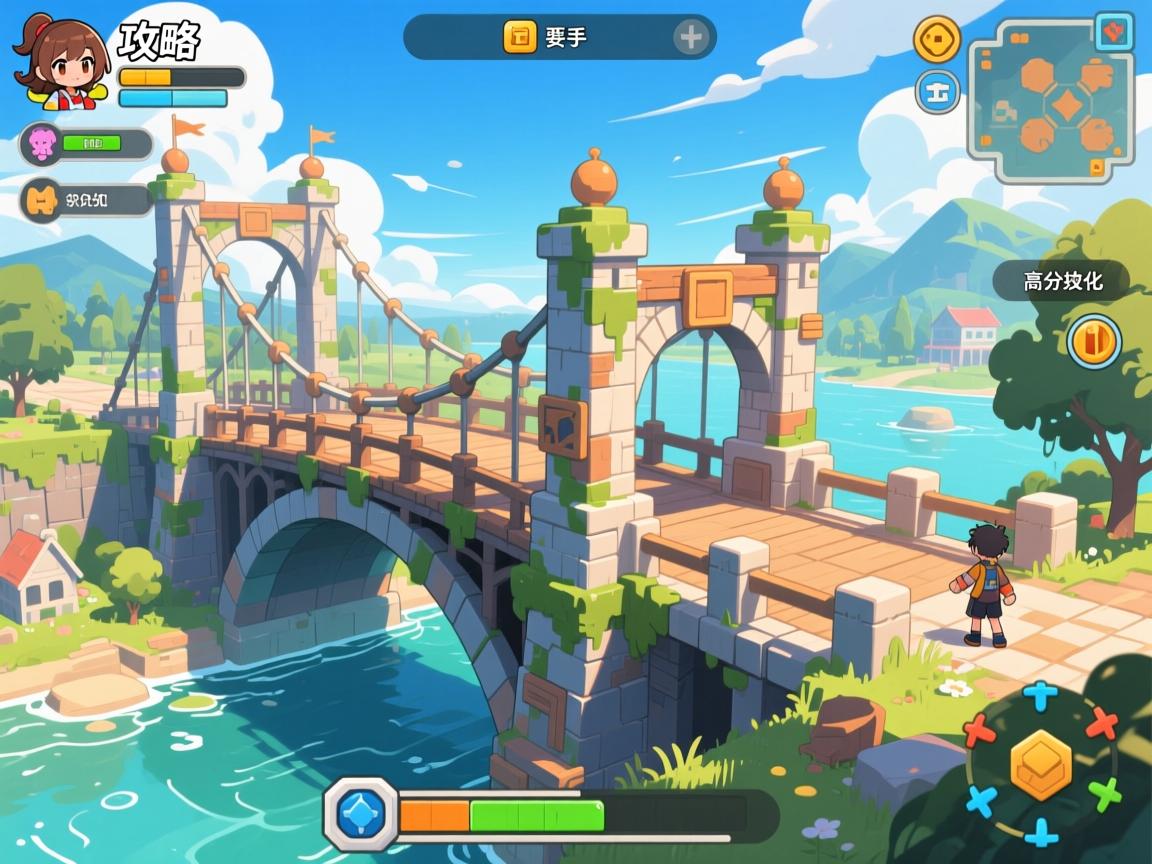The width and height of the screenshot is (1152, 864).
Task: Tap the plus button on the top bar
Action: click(691, 38)
